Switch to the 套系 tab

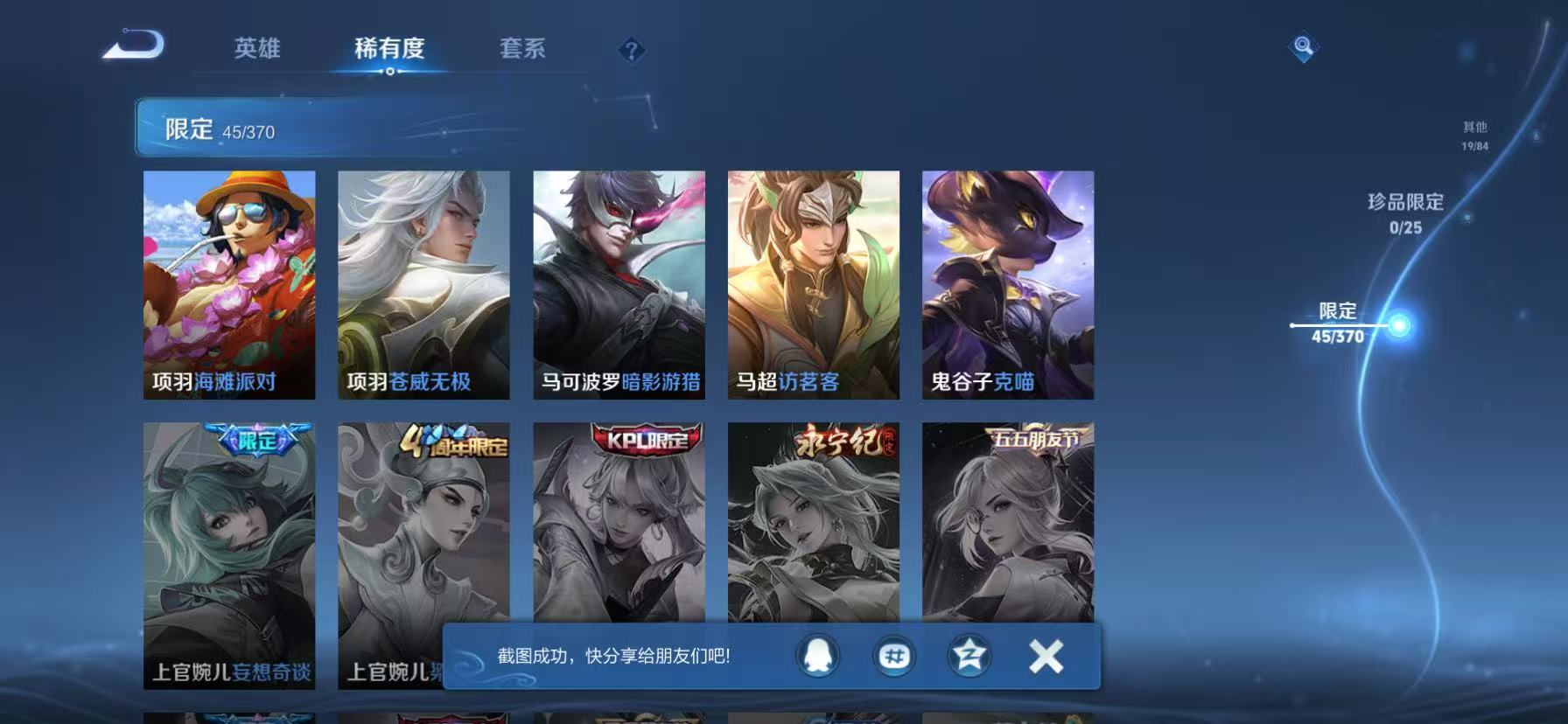523,50
